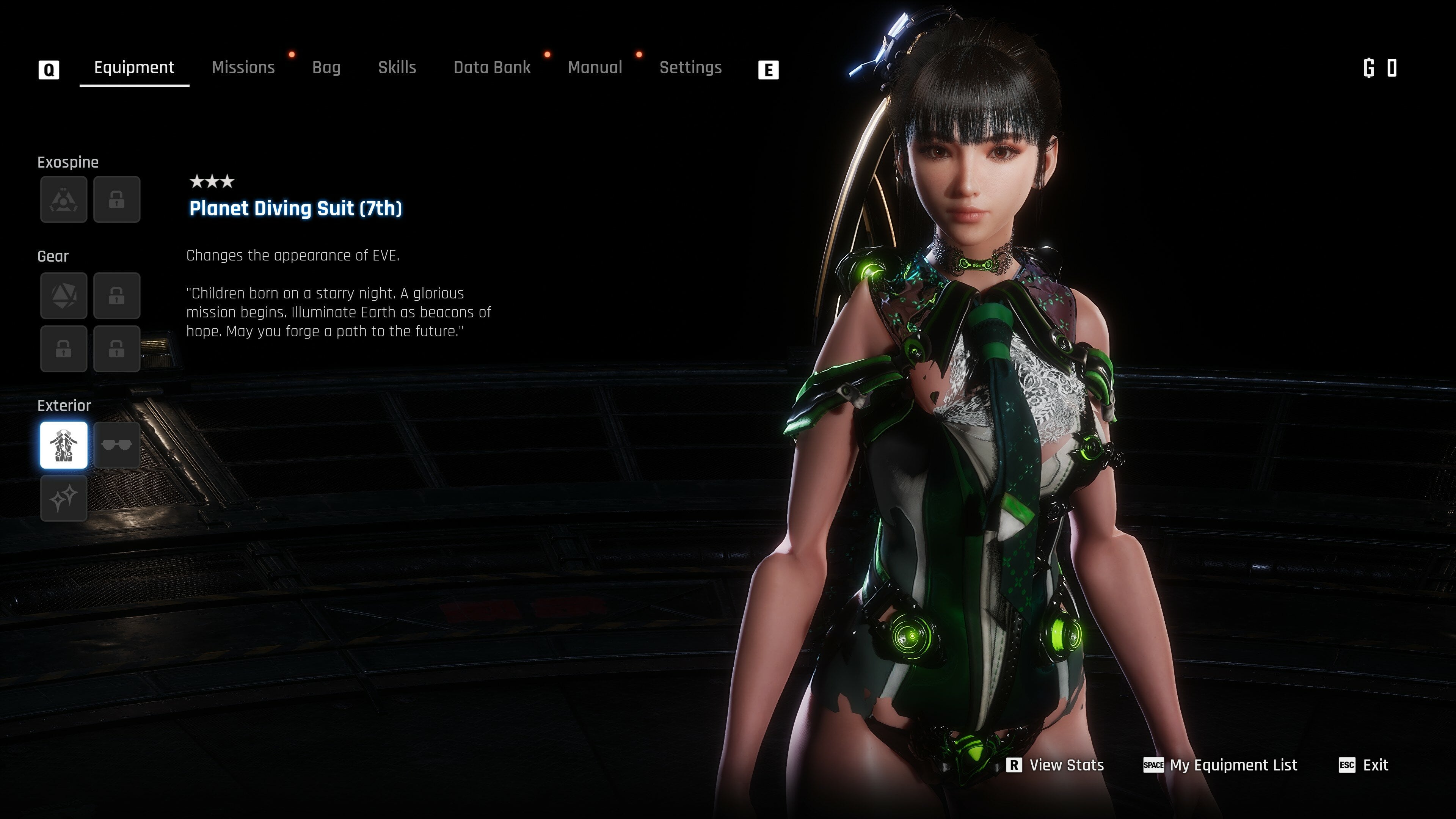The width and height of the screenshot is (1456, 819).
Task: Select the equipped suit under Exterior
Action: coord(63,445)
